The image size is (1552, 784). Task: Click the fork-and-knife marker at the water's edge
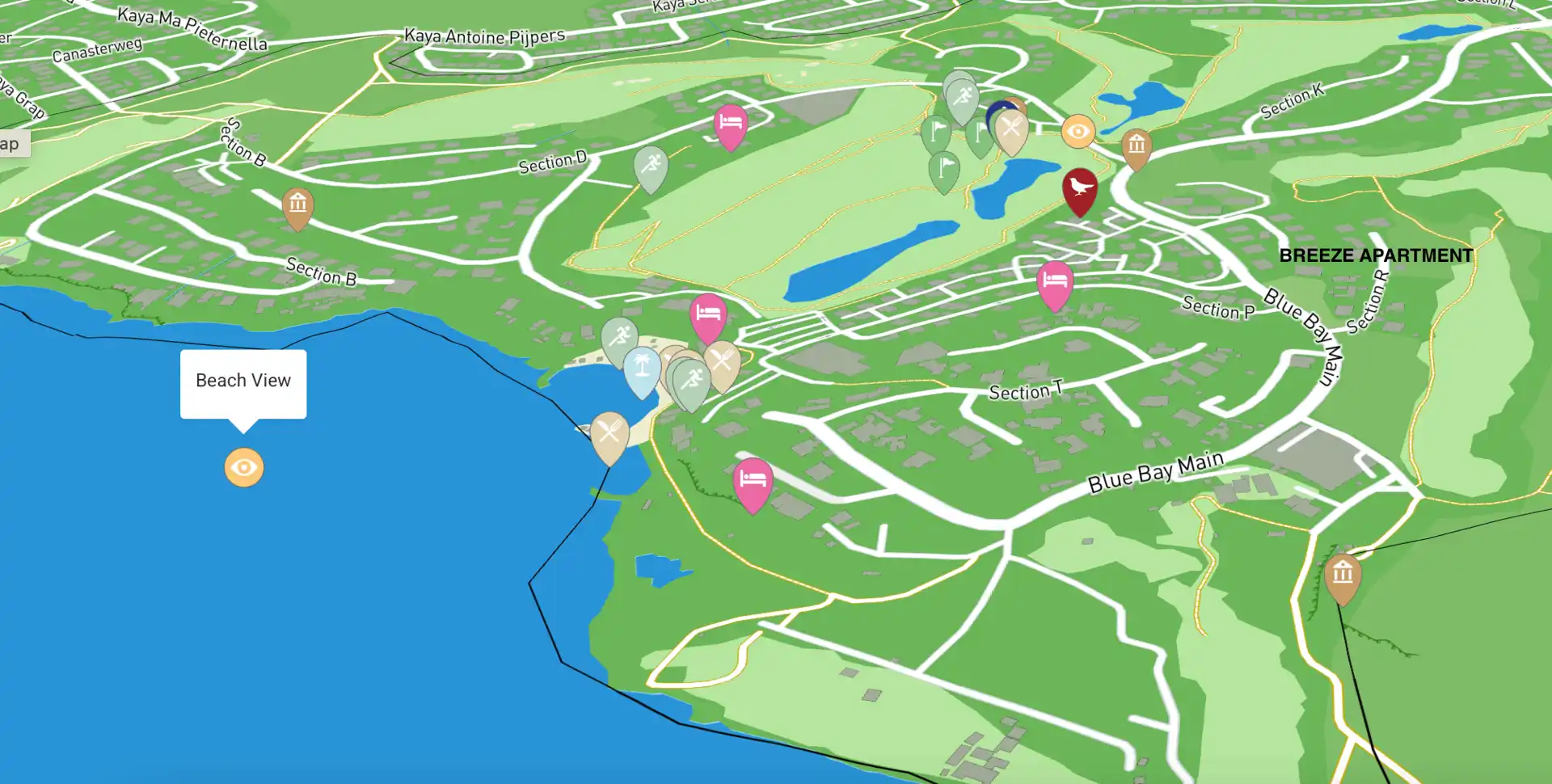point(609,434)
